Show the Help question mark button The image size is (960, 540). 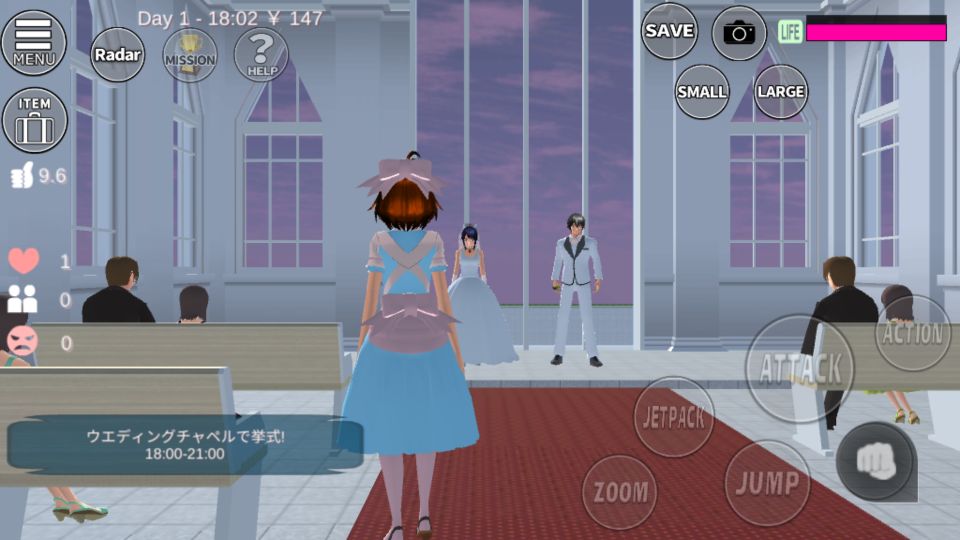(261, 55)
